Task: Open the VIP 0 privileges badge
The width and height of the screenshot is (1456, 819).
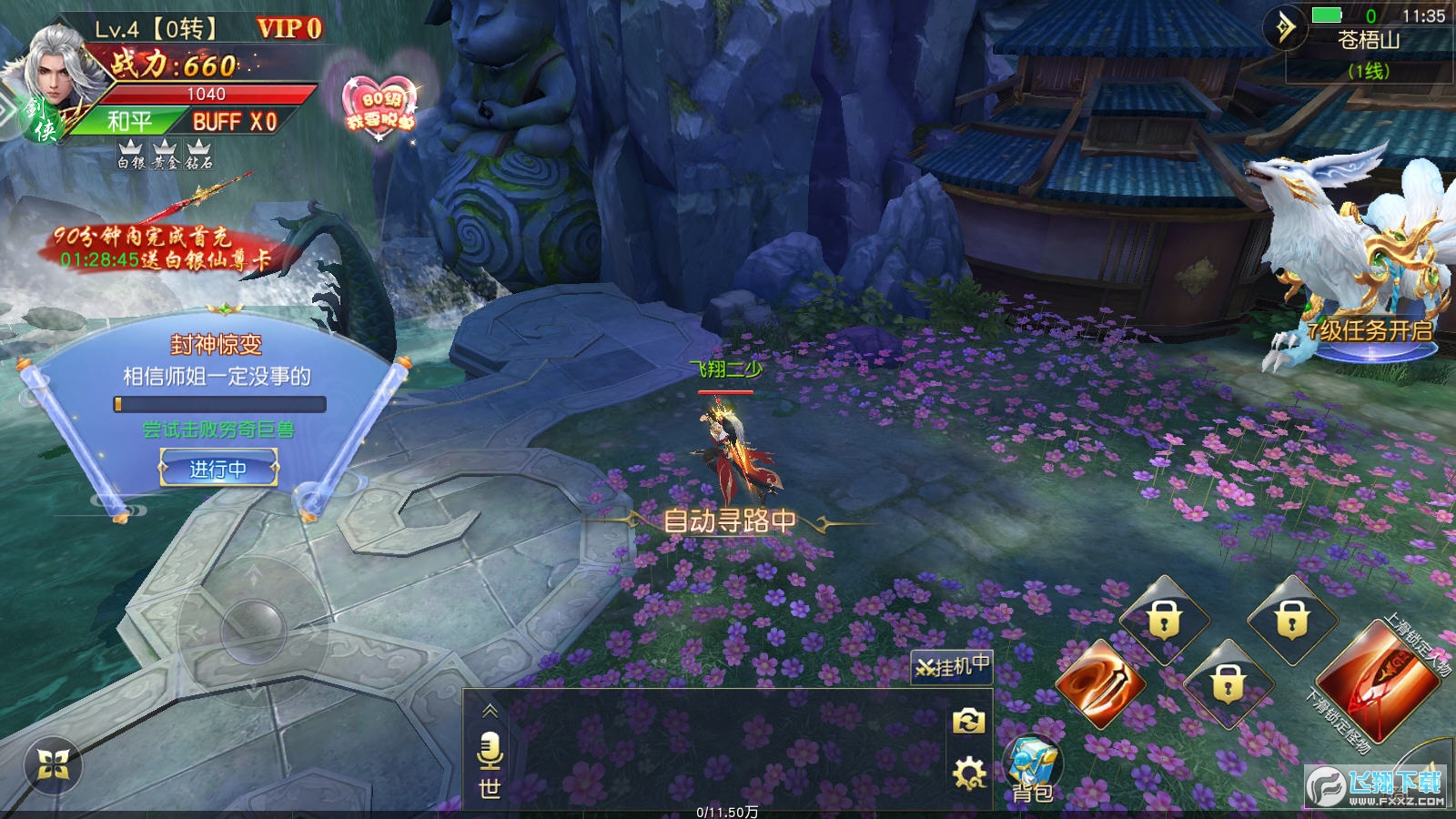Action: point(289,29)
